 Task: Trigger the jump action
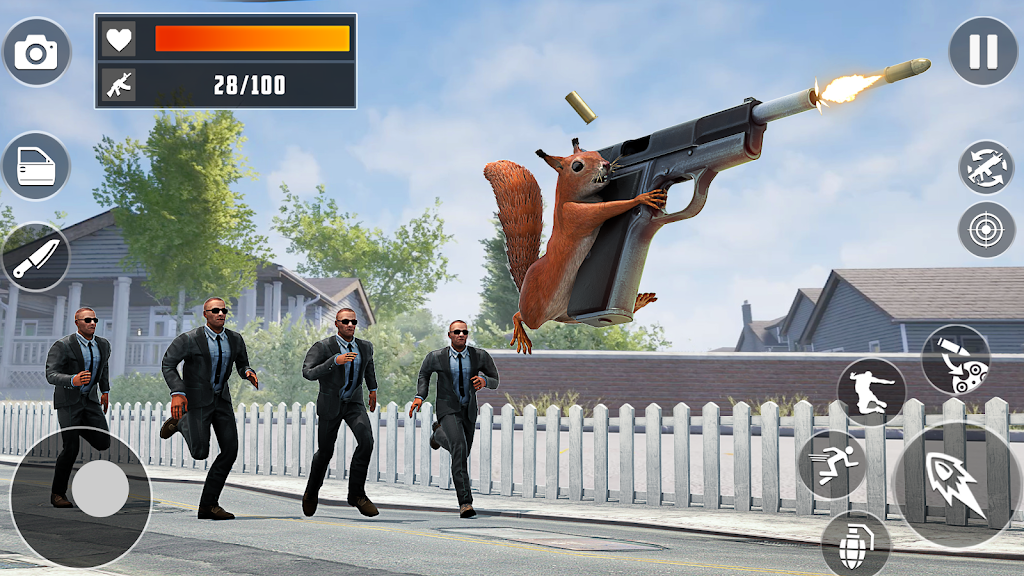tap(871, 392)
